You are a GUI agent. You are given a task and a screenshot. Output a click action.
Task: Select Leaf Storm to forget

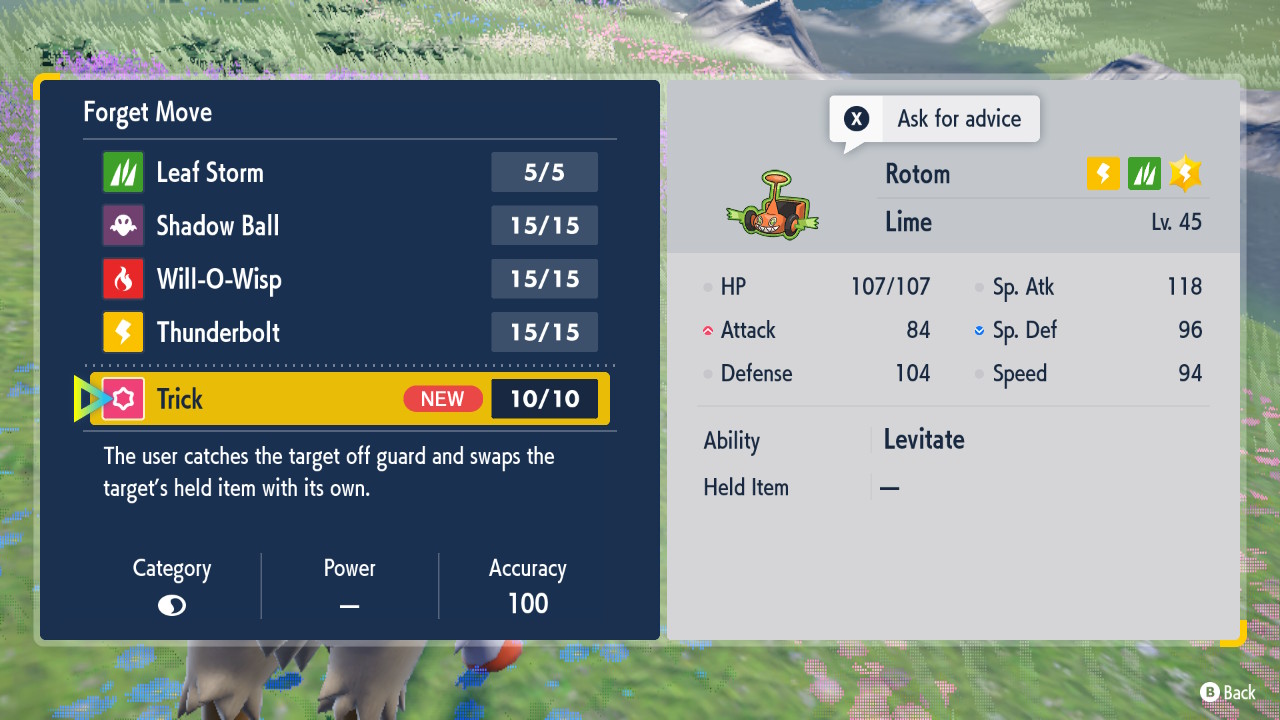coord(350,172)
